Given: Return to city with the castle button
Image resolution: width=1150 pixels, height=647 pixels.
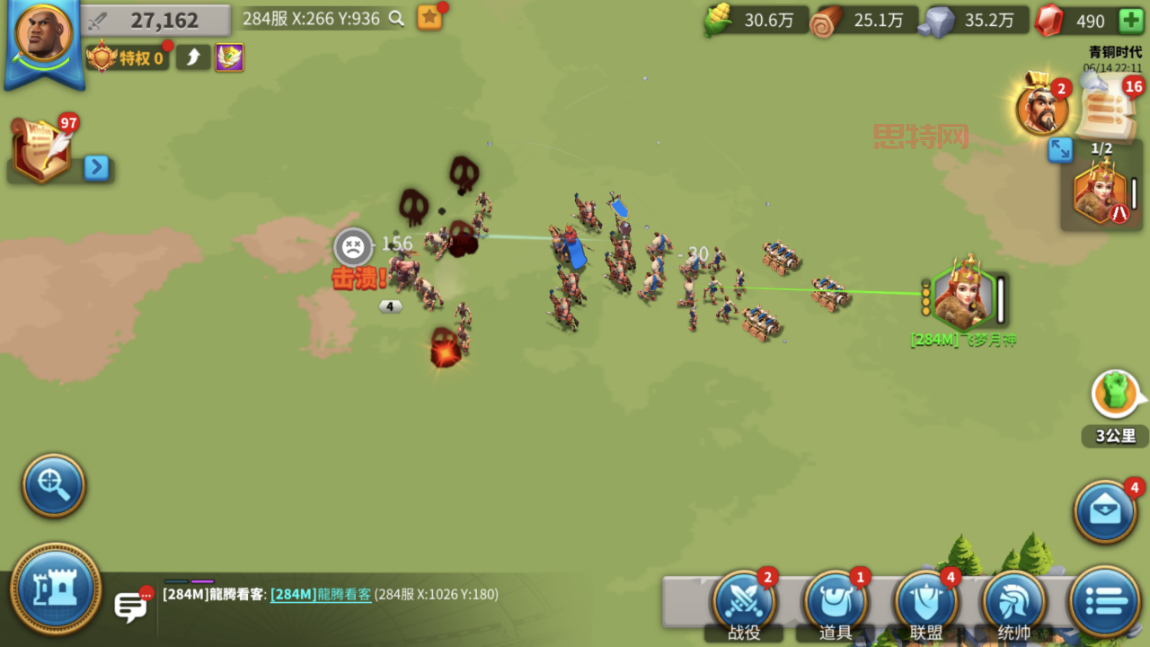Looking at the screenshot, I should coord(55,590).
